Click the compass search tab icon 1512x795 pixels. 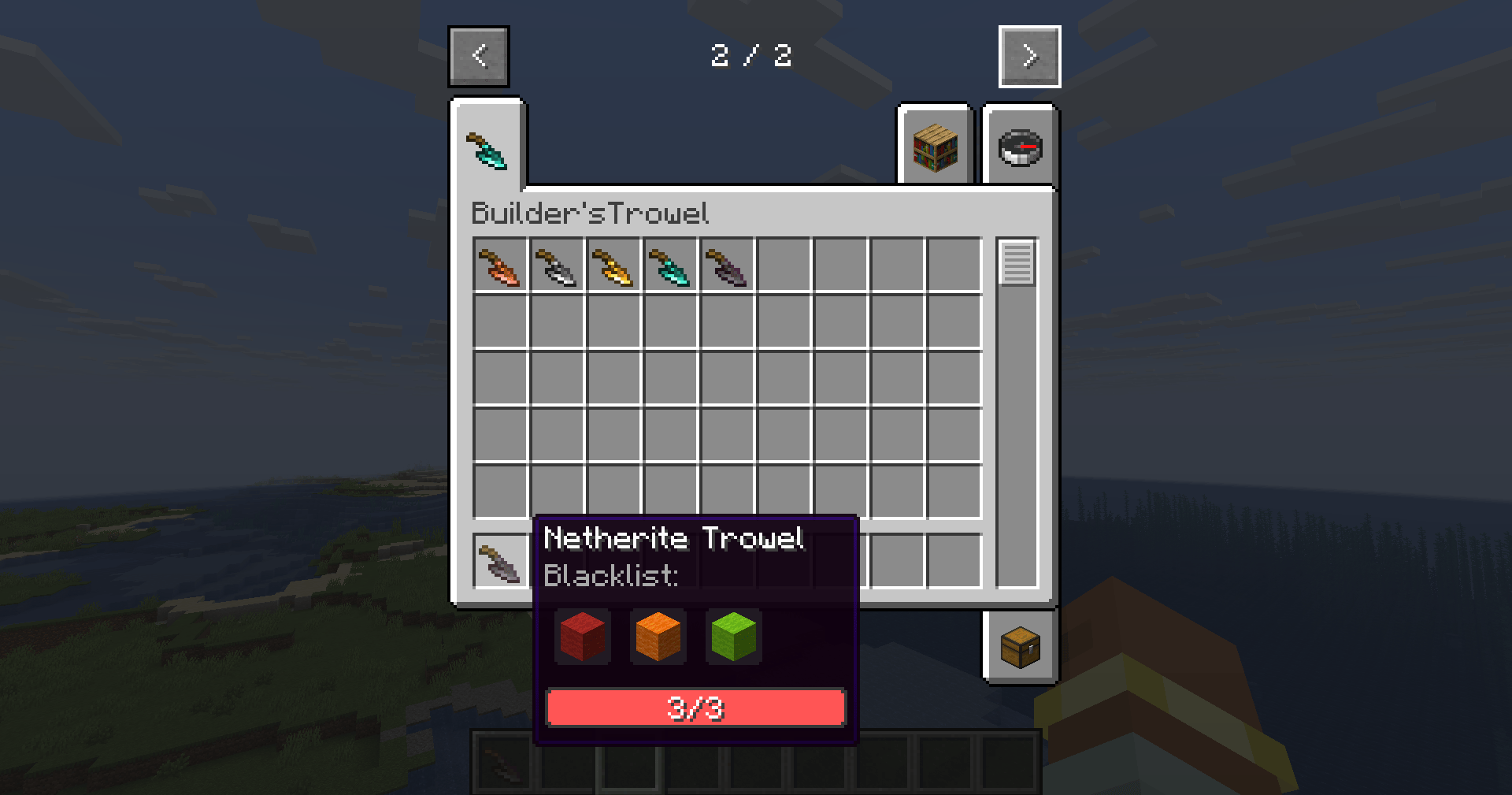point(1021,147)
